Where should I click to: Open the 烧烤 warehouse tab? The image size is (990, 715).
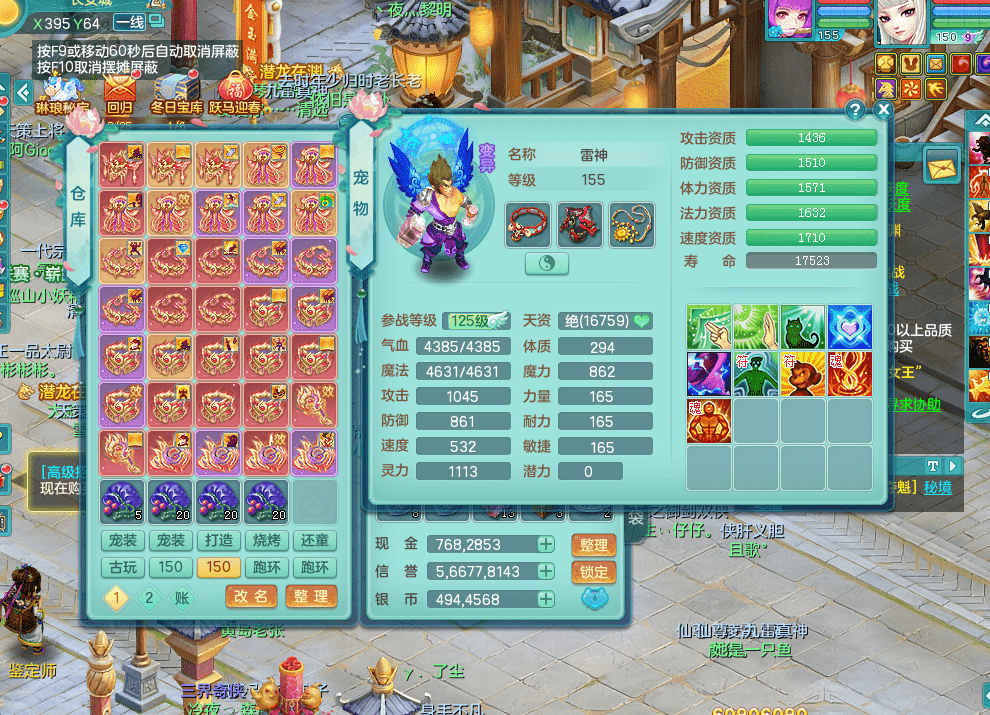265,541
